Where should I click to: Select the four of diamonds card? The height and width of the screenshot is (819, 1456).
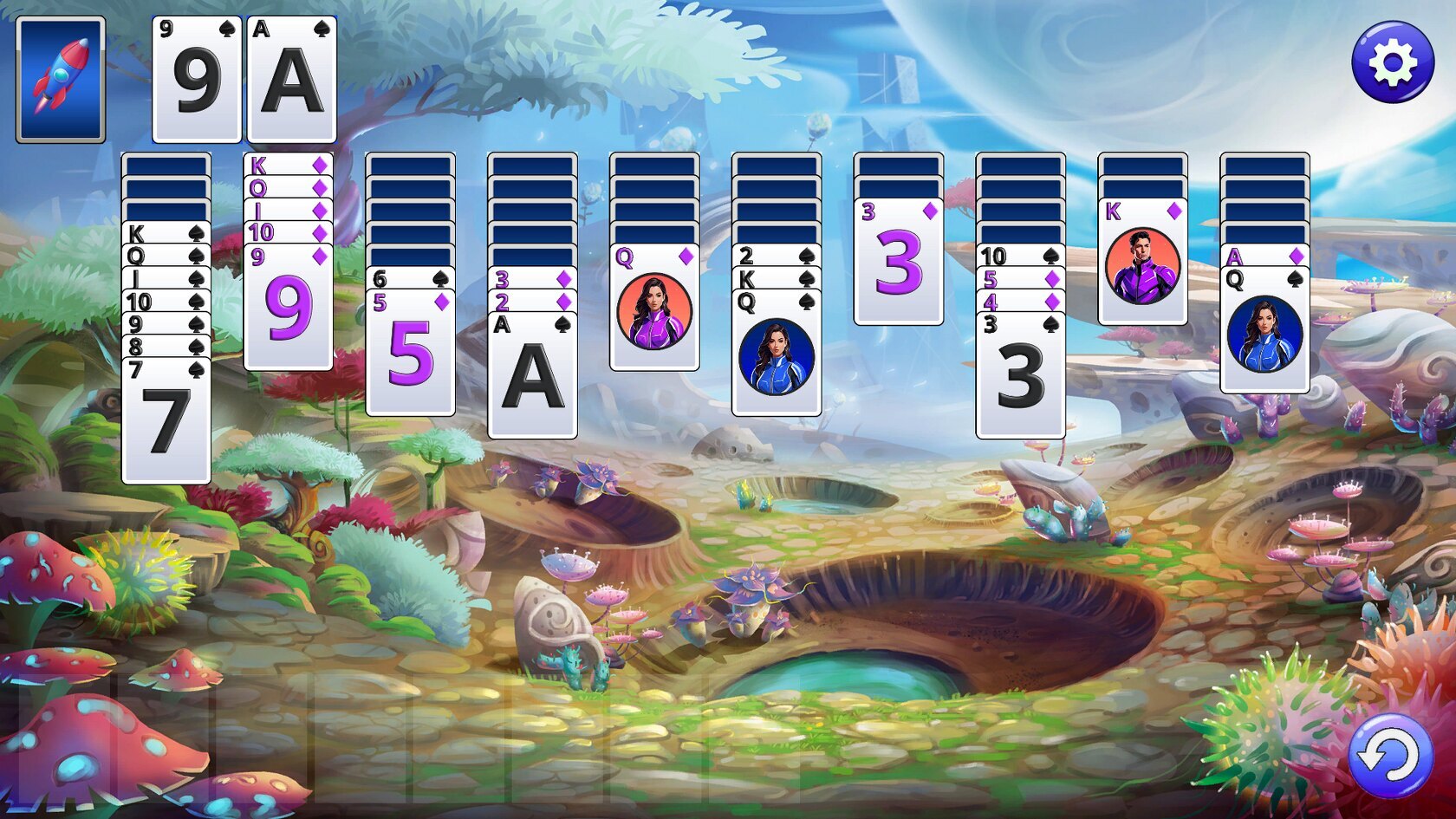tap(1020, 302)
